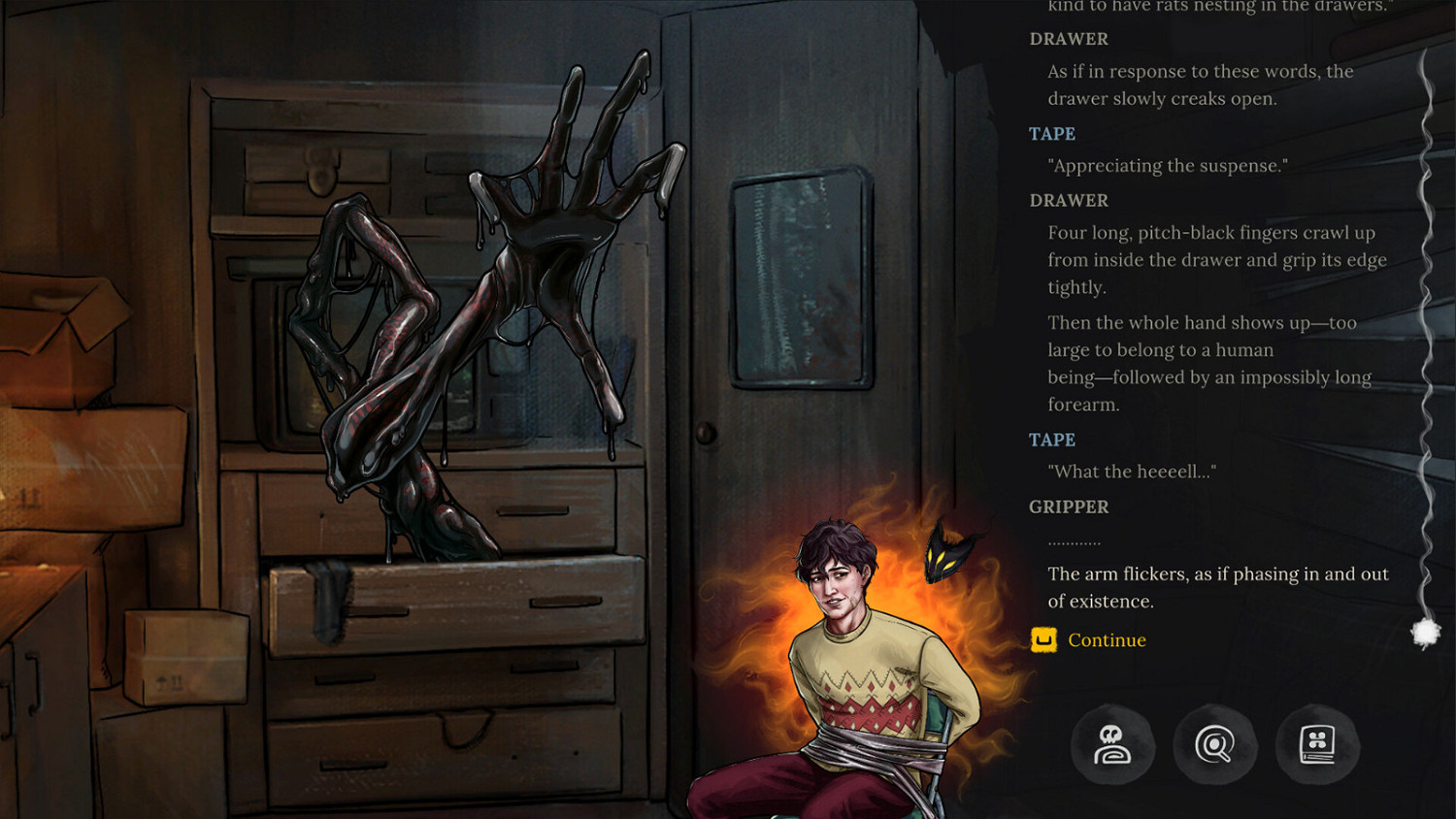Open the journal with the book icon

point(1316,745)
